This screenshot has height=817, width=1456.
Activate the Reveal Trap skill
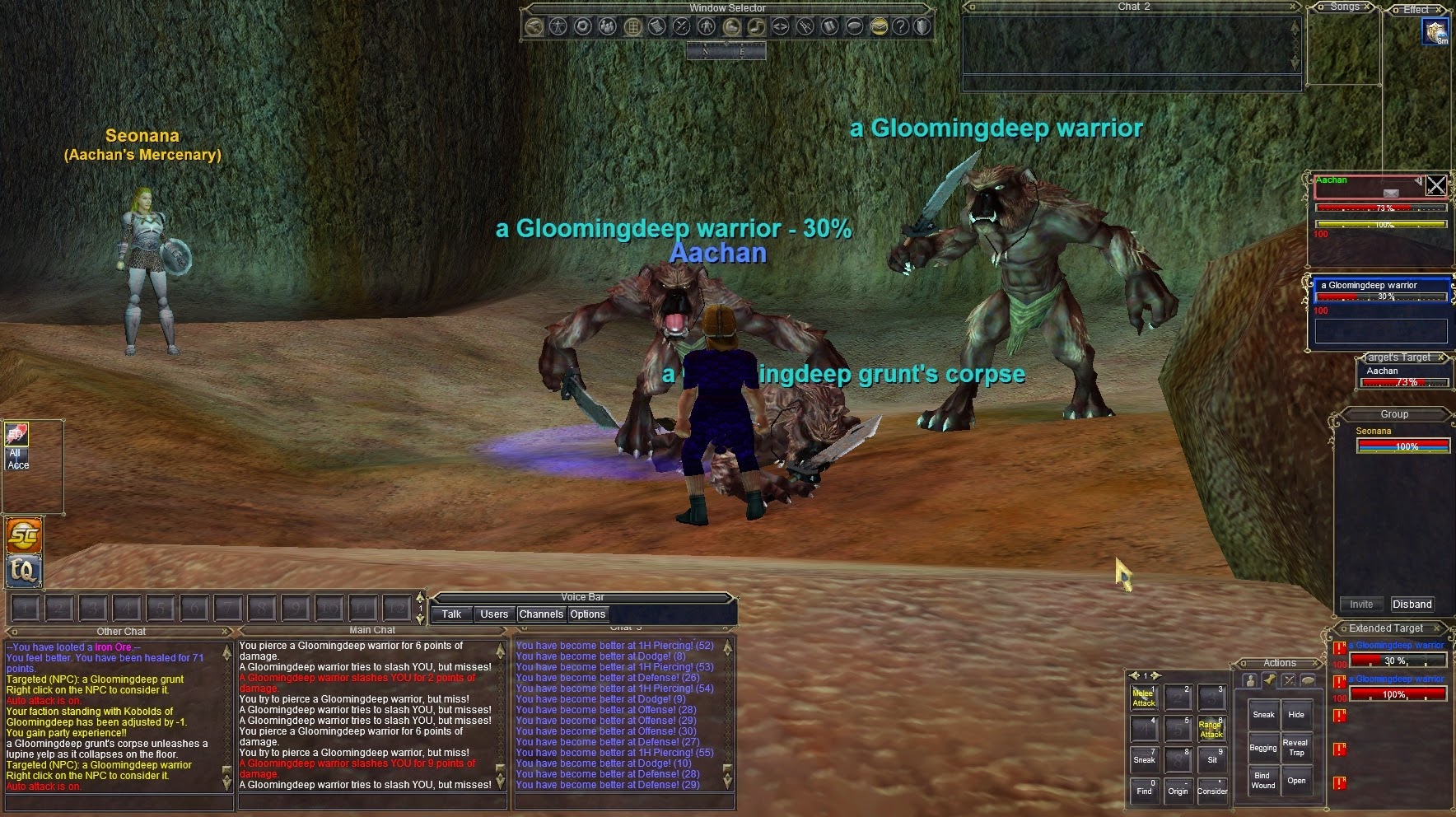pos(1296,747)
